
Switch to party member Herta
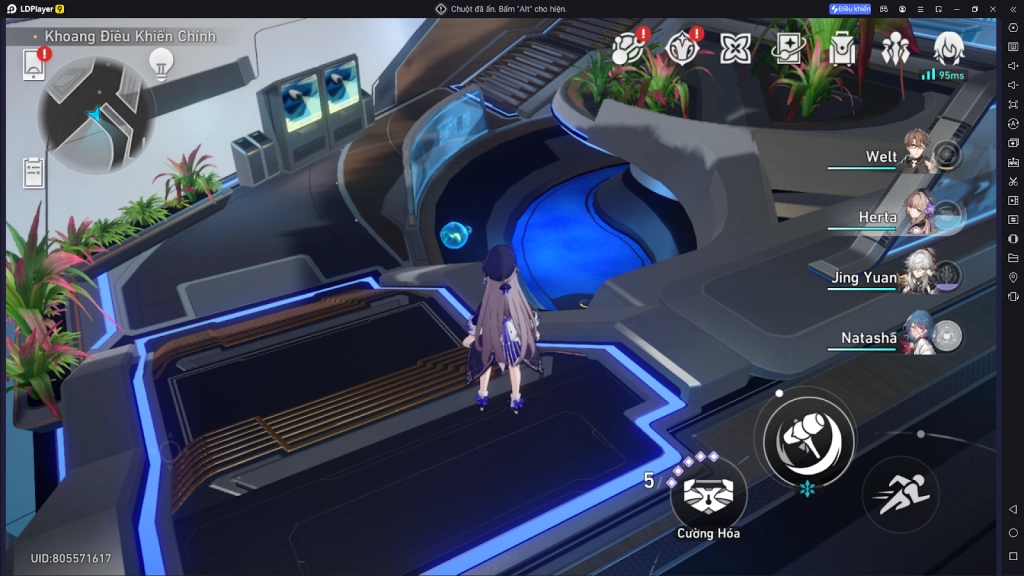[915, 214]
